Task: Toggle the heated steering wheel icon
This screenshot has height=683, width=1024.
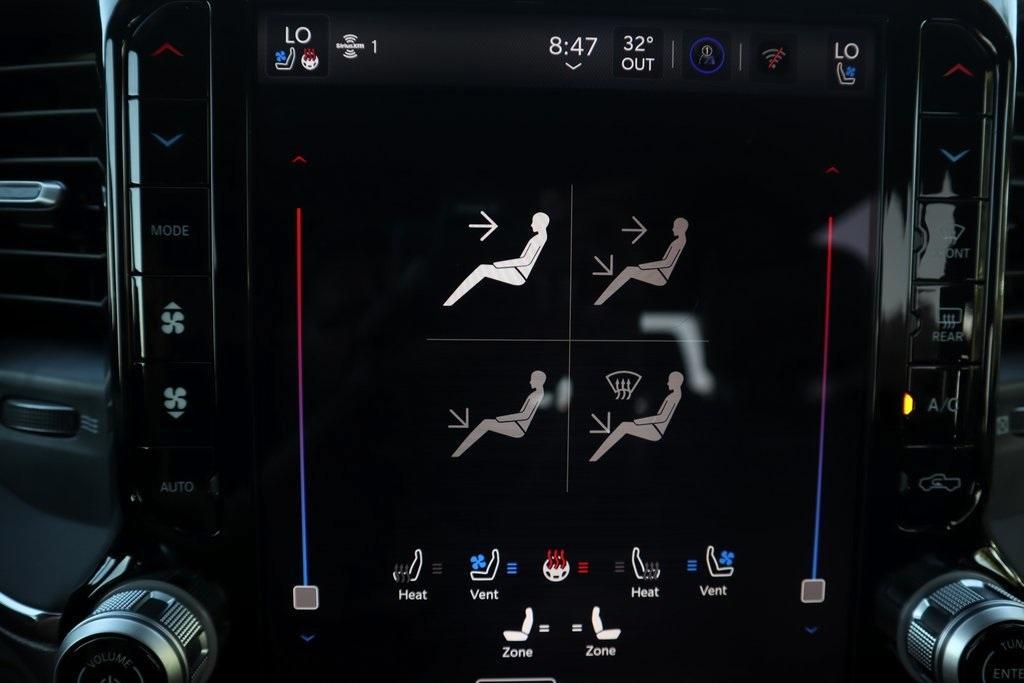Action: (557, 567)
